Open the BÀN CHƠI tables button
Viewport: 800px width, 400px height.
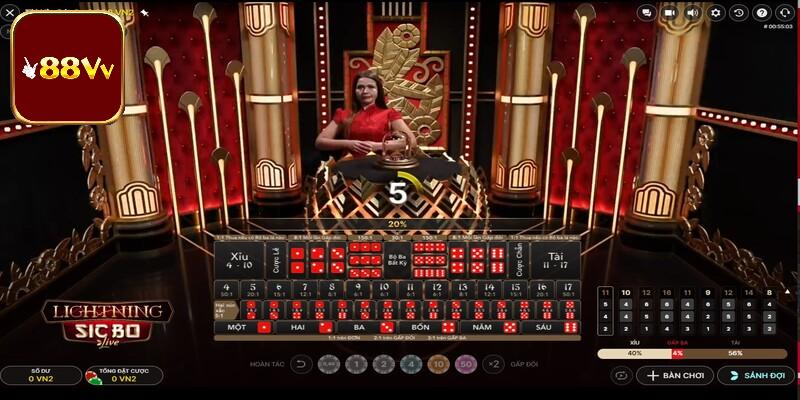[x=676, y=376]
